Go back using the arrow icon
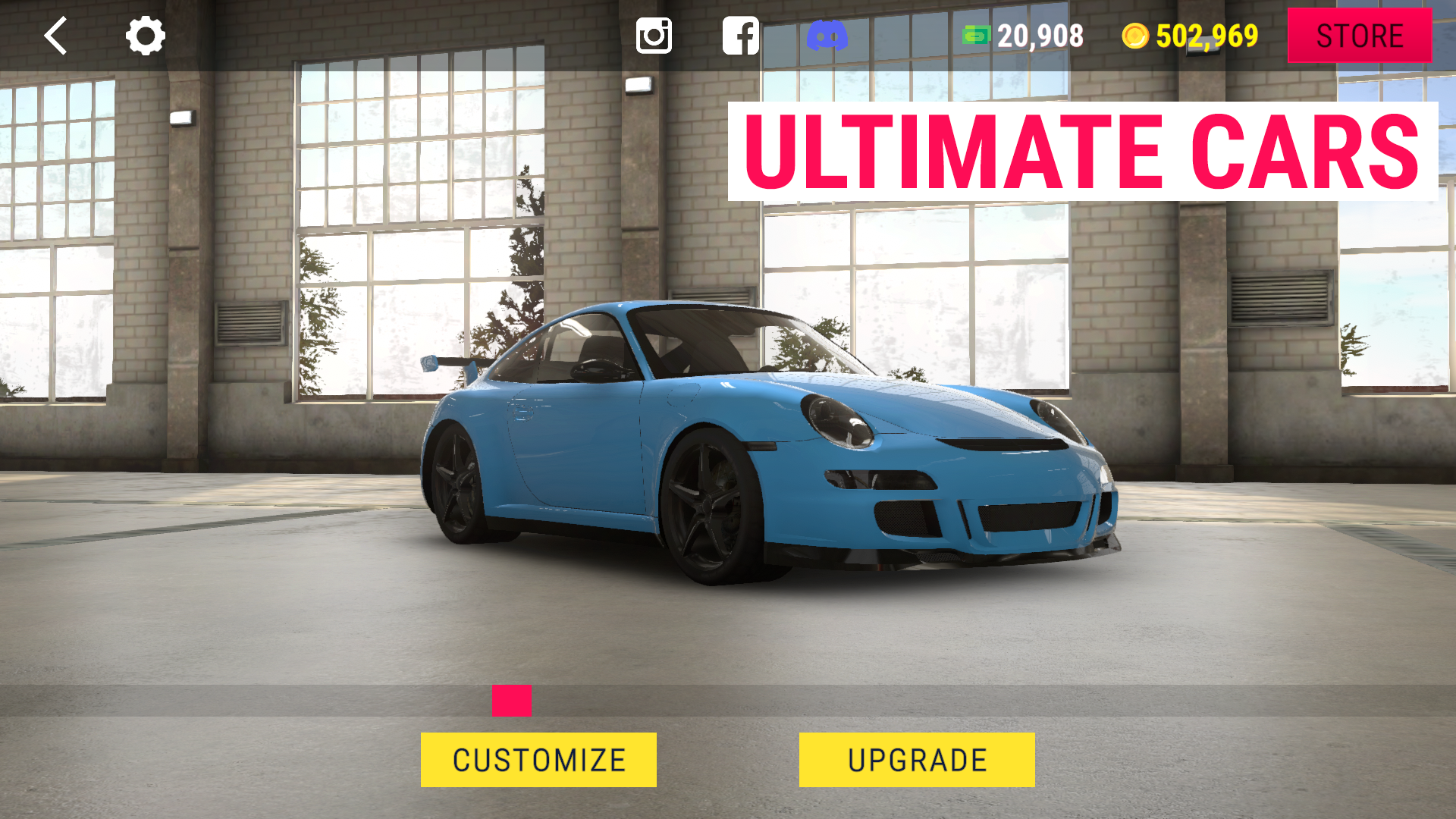This screenshot has height=819, width=1456. [56, 36]
